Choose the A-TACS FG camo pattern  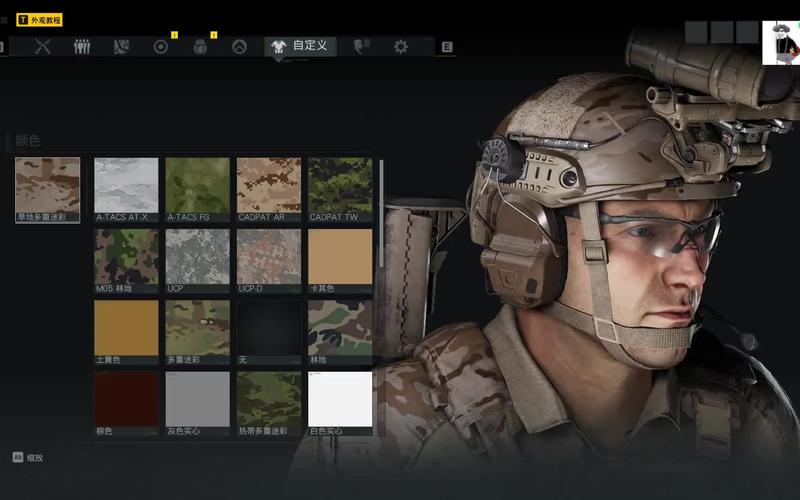(197, 184)
